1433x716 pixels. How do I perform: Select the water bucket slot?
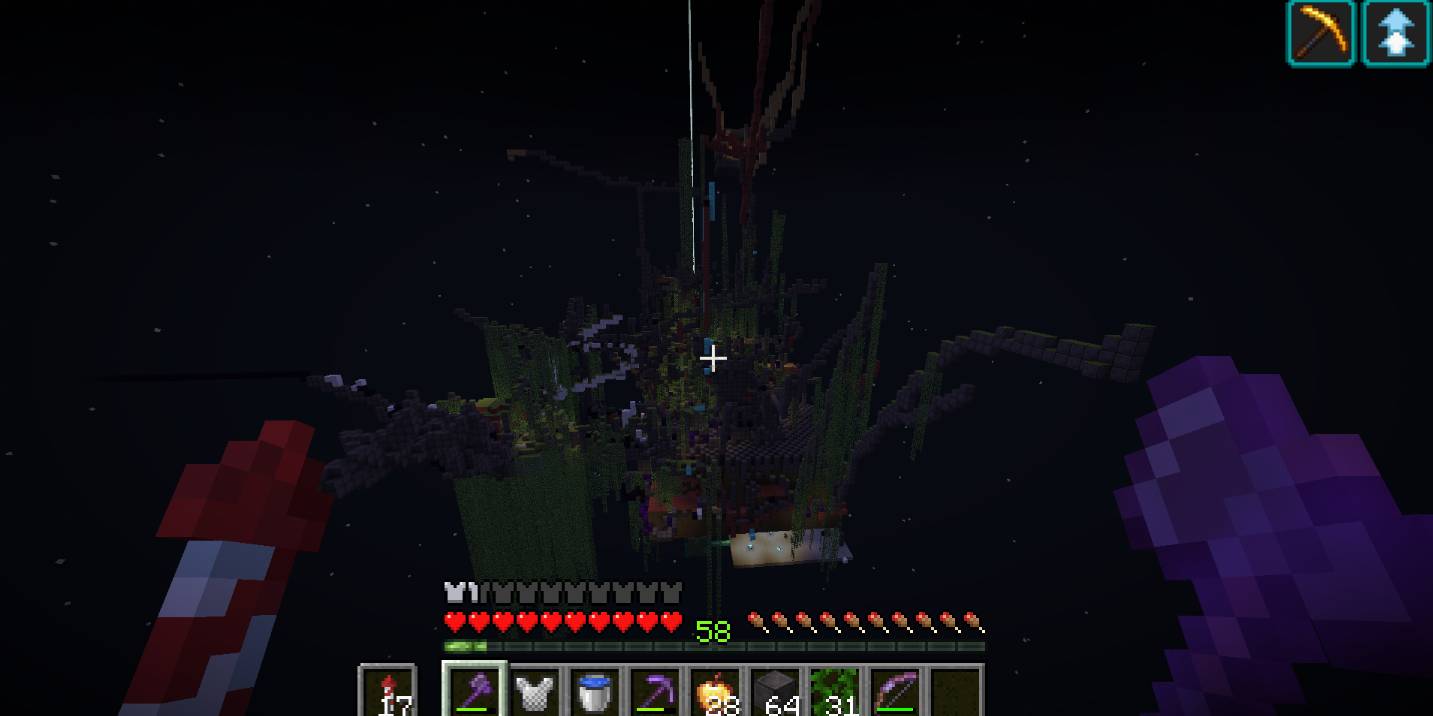(597, 692)
